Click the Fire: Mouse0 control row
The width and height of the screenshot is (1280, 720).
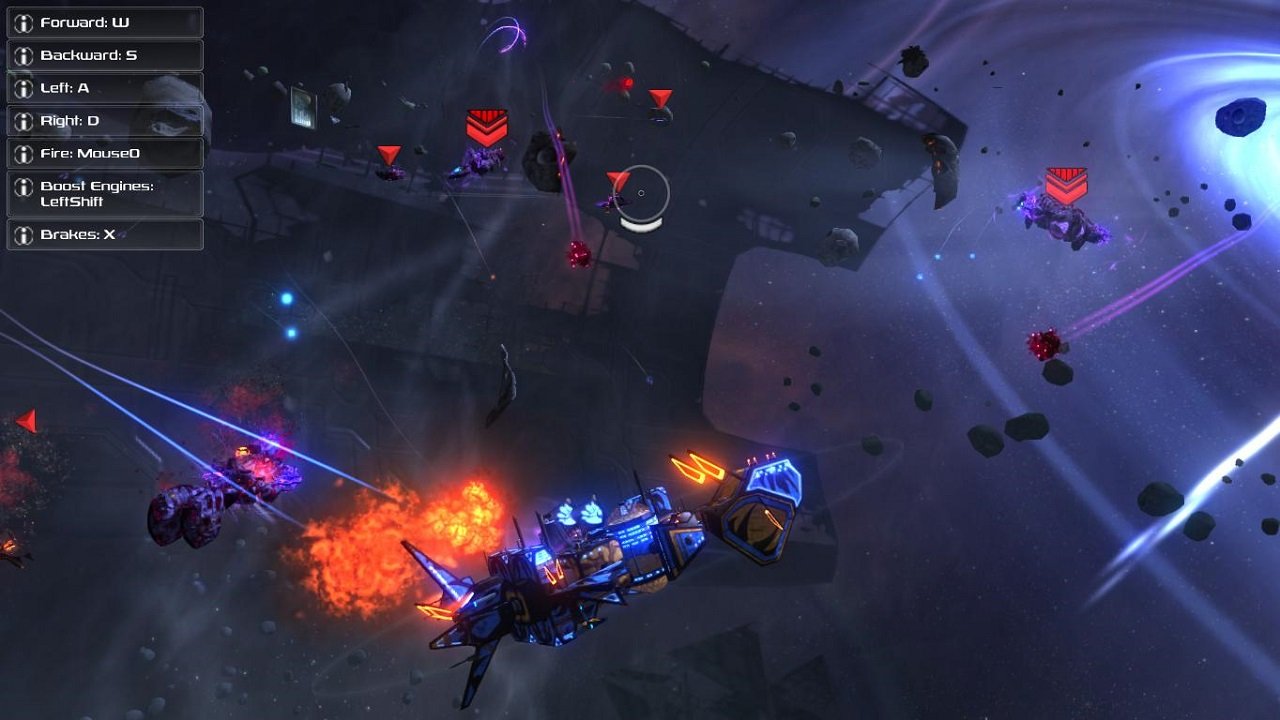[x=105, y=154]
